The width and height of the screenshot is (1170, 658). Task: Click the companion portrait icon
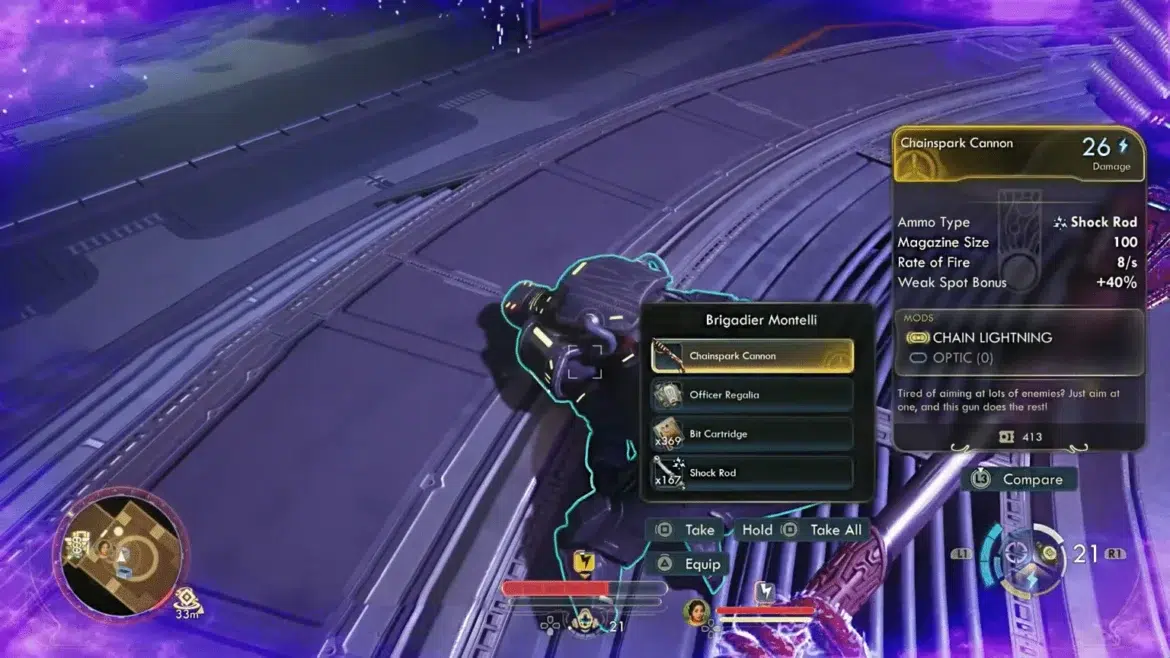(694, 609)
